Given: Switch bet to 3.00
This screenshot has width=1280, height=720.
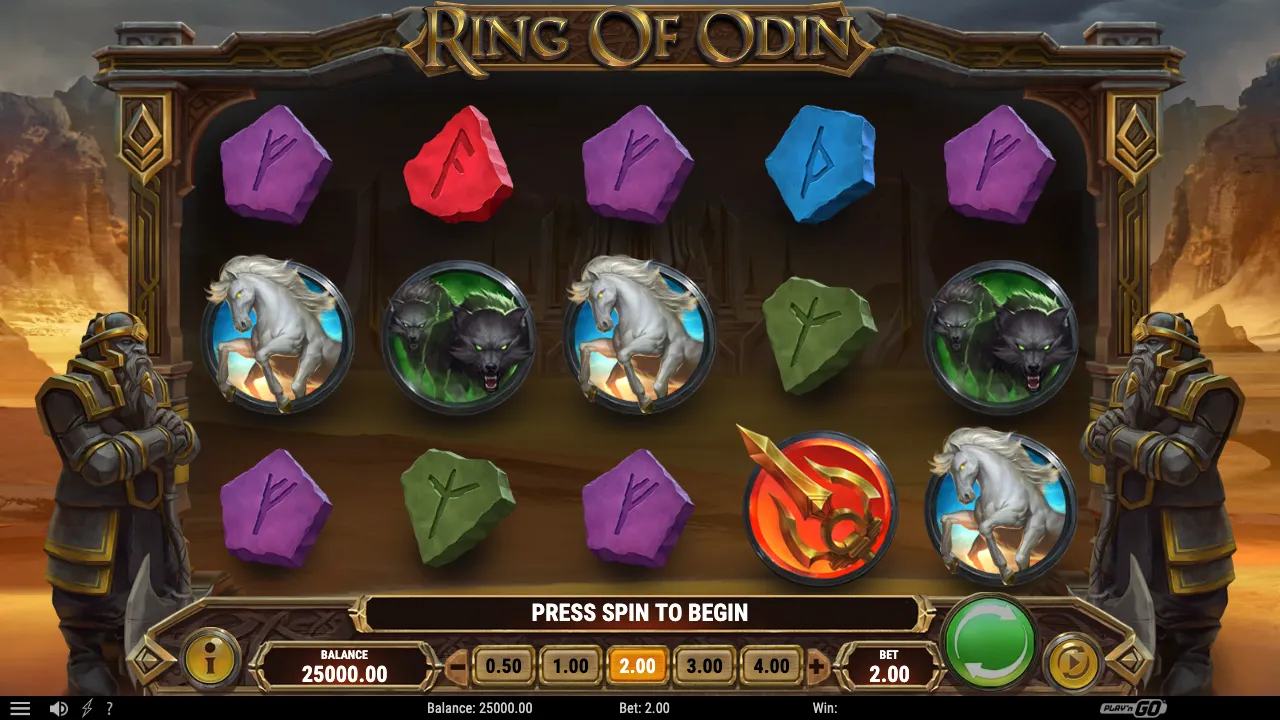Looking at the screenshot, I should pos(703,664).
